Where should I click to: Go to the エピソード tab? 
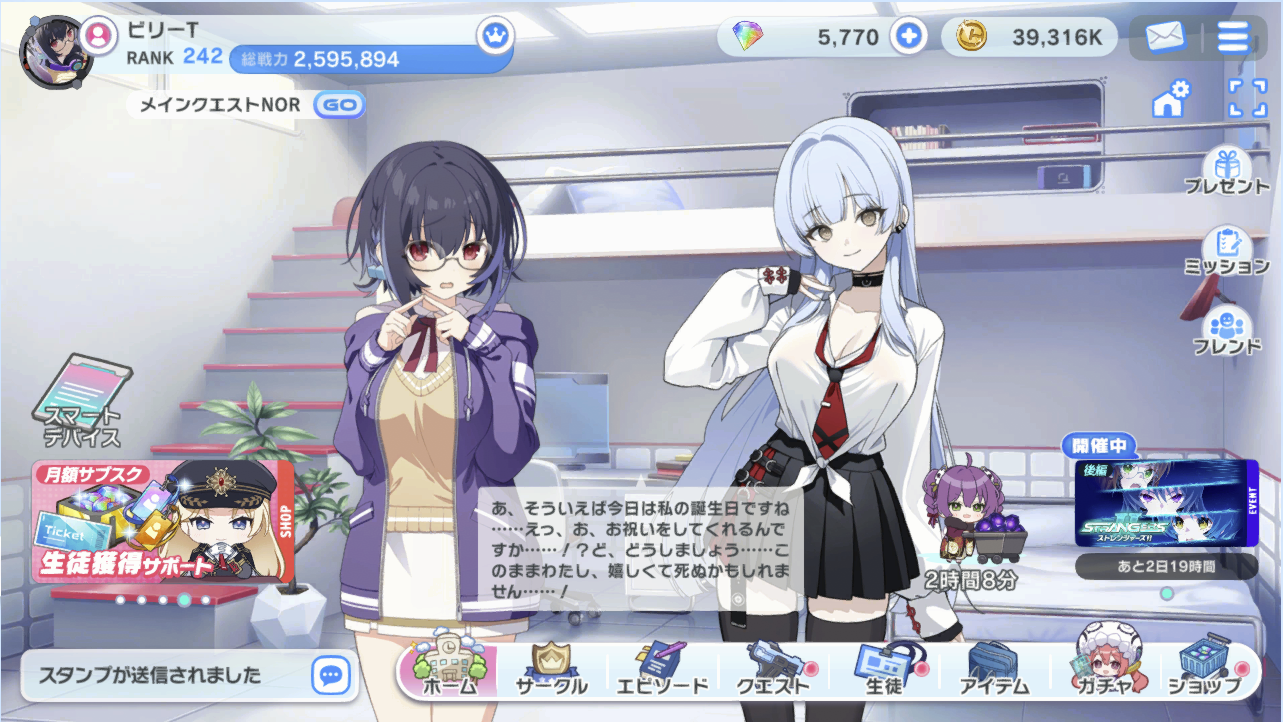661,671
